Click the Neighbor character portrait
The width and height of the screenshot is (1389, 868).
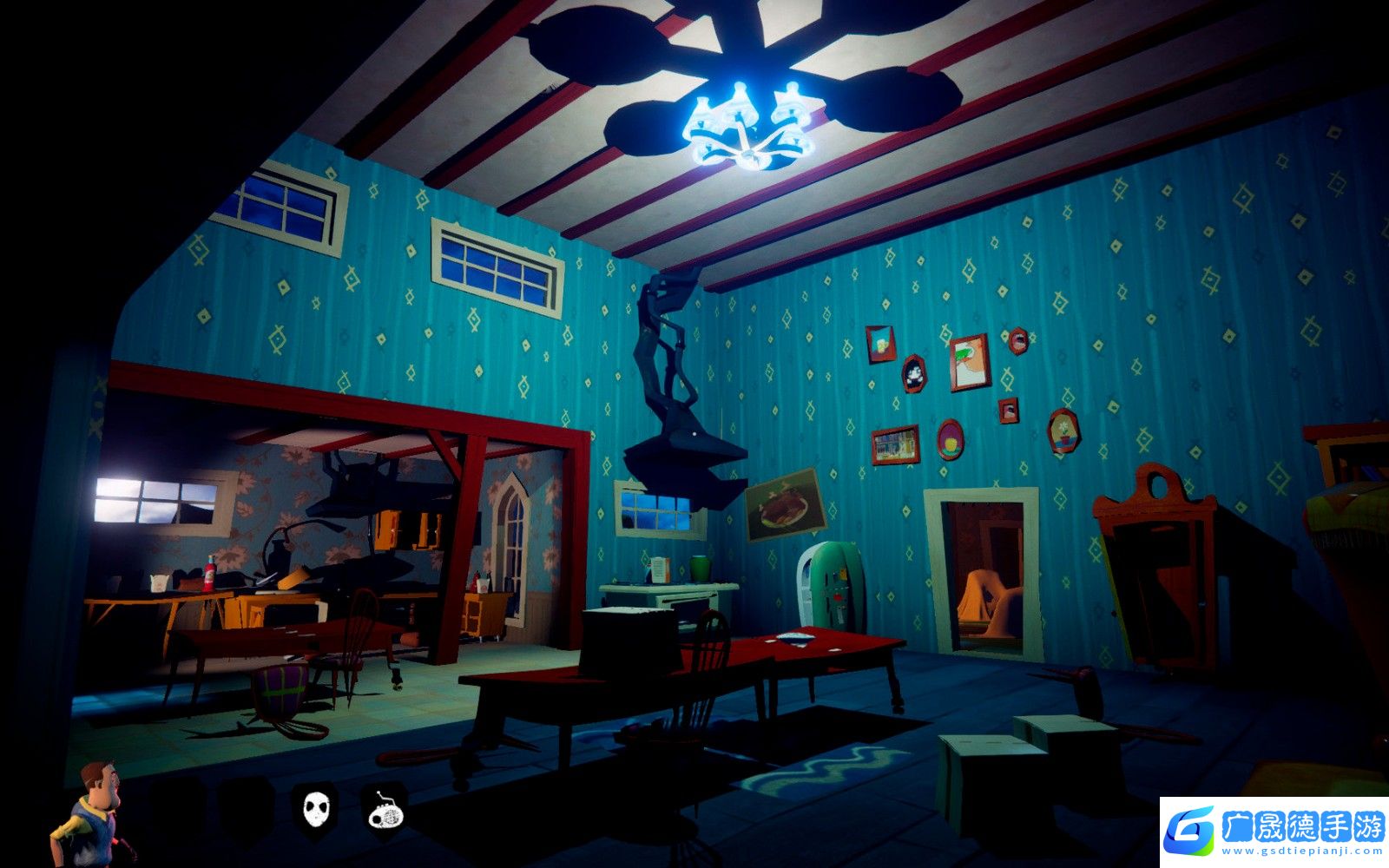[x=89, y=812]
